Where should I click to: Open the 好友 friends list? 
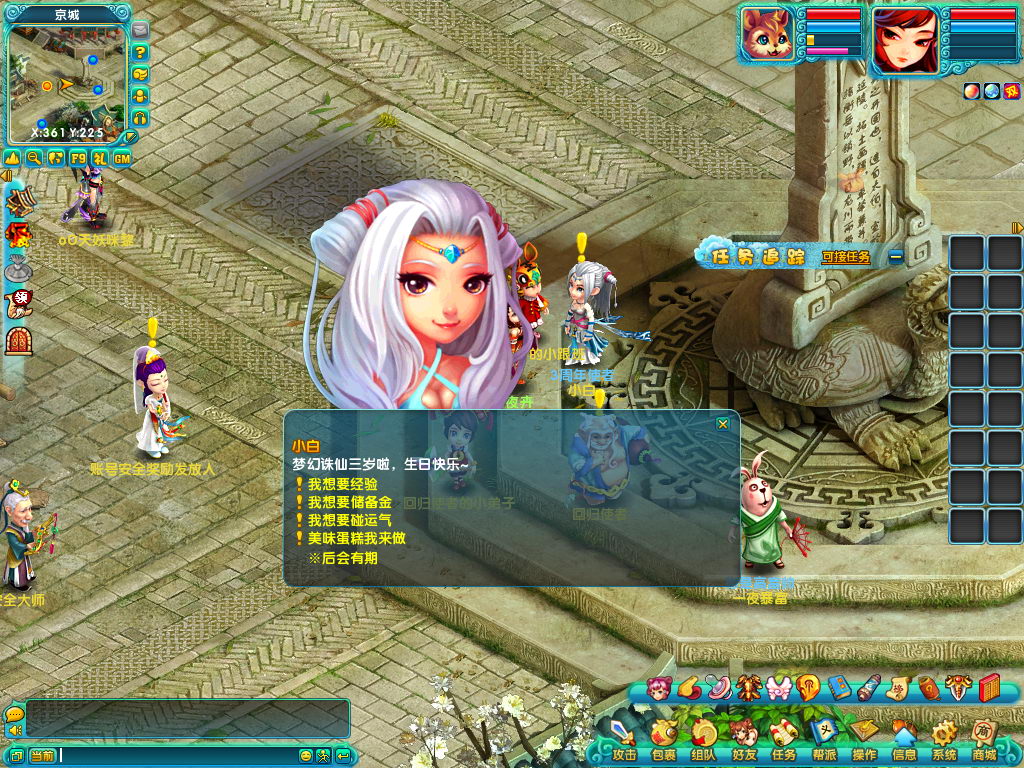click(744, 738)
